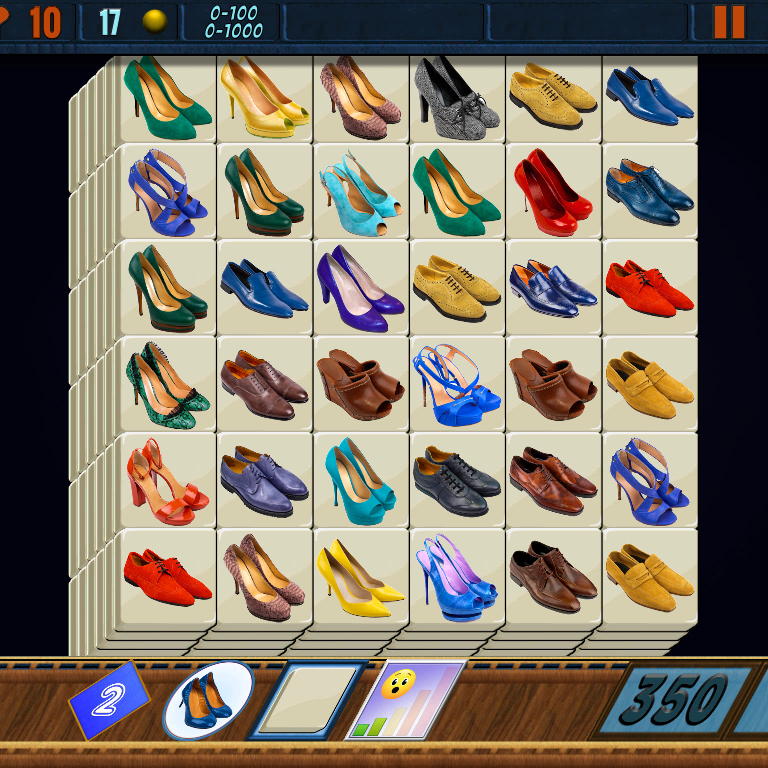This screenshot has width=768, height=768.
Task: Select the yellow pointed-toe pumps tile
Action: [x=360, y=577]
